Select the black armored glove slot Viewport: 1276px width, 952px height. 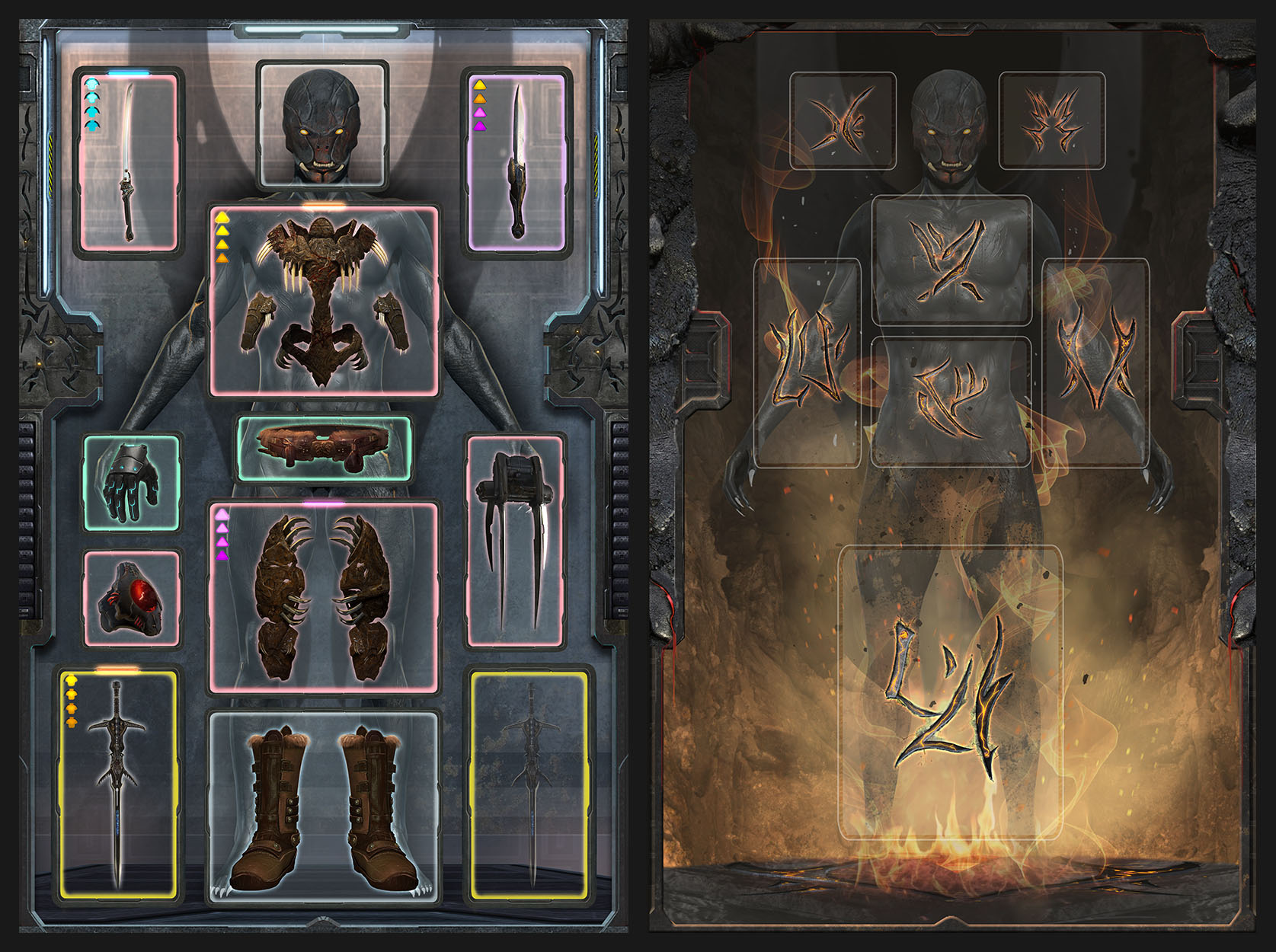[132, 482]
